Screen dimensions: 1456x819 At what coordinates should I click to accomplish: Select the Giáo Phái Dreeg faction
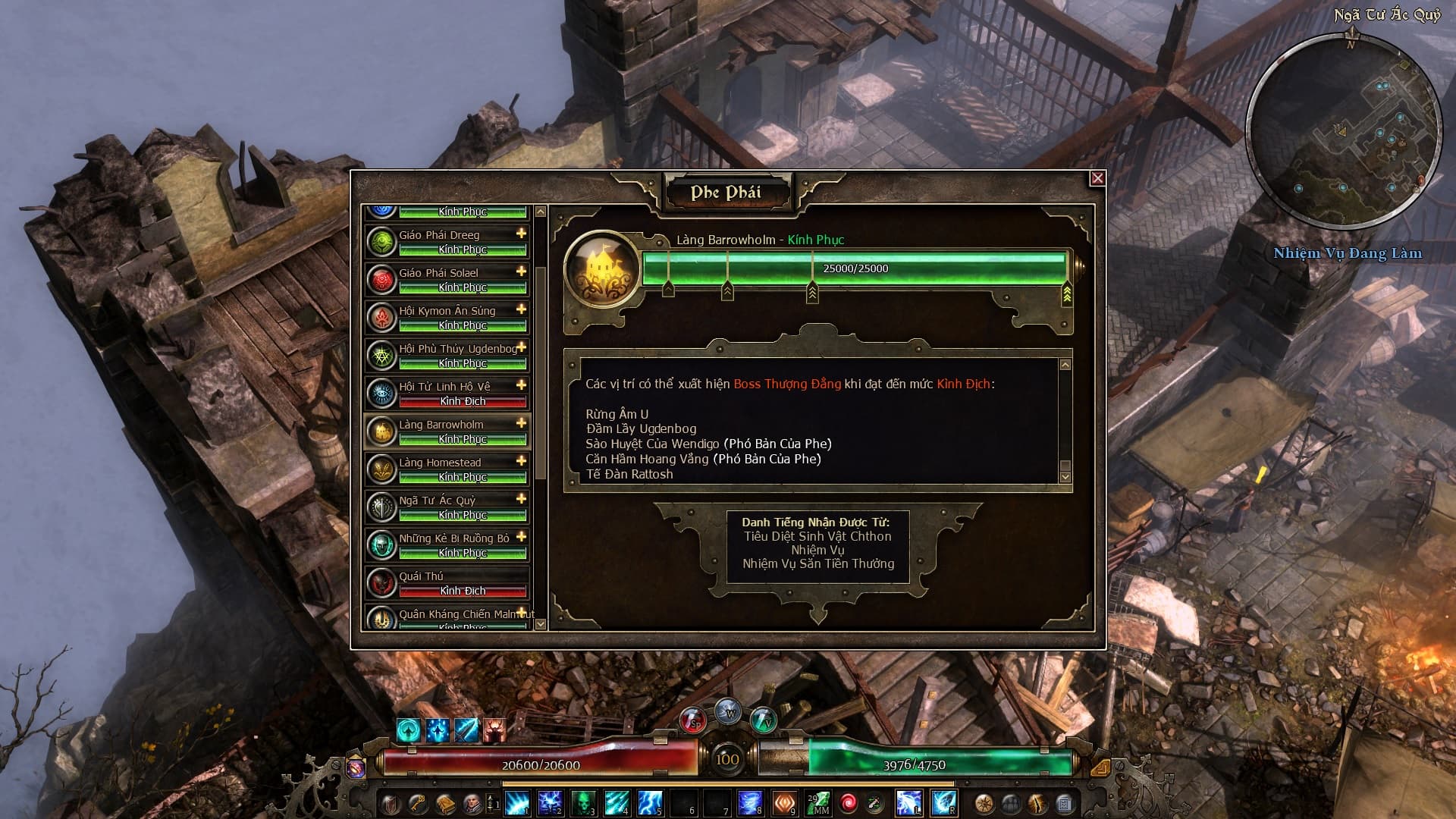click(447, 242)
